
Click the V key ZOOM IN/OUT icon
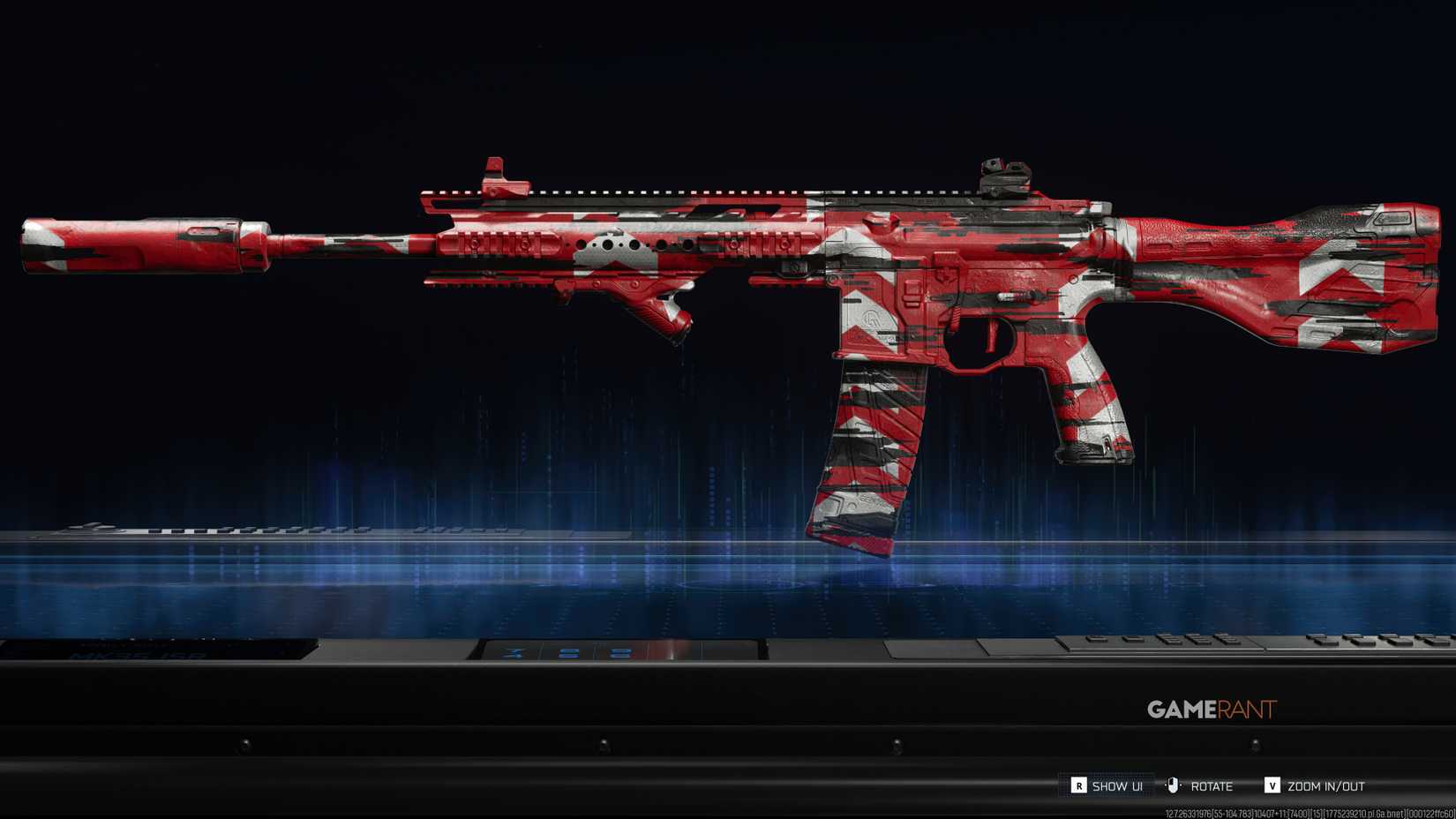1272,785
